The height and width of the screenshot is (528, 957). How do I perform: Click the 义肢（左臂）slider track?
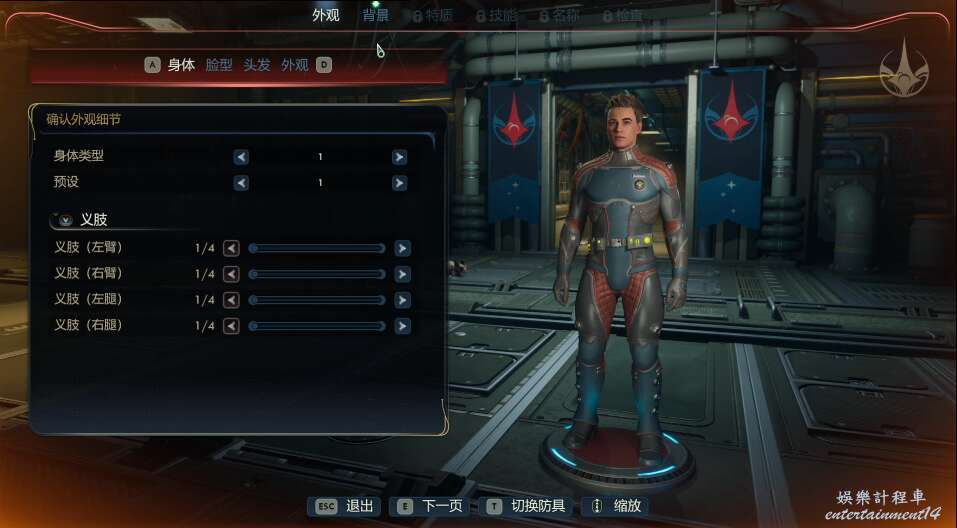pyautogui.click(x=316, y=248)
